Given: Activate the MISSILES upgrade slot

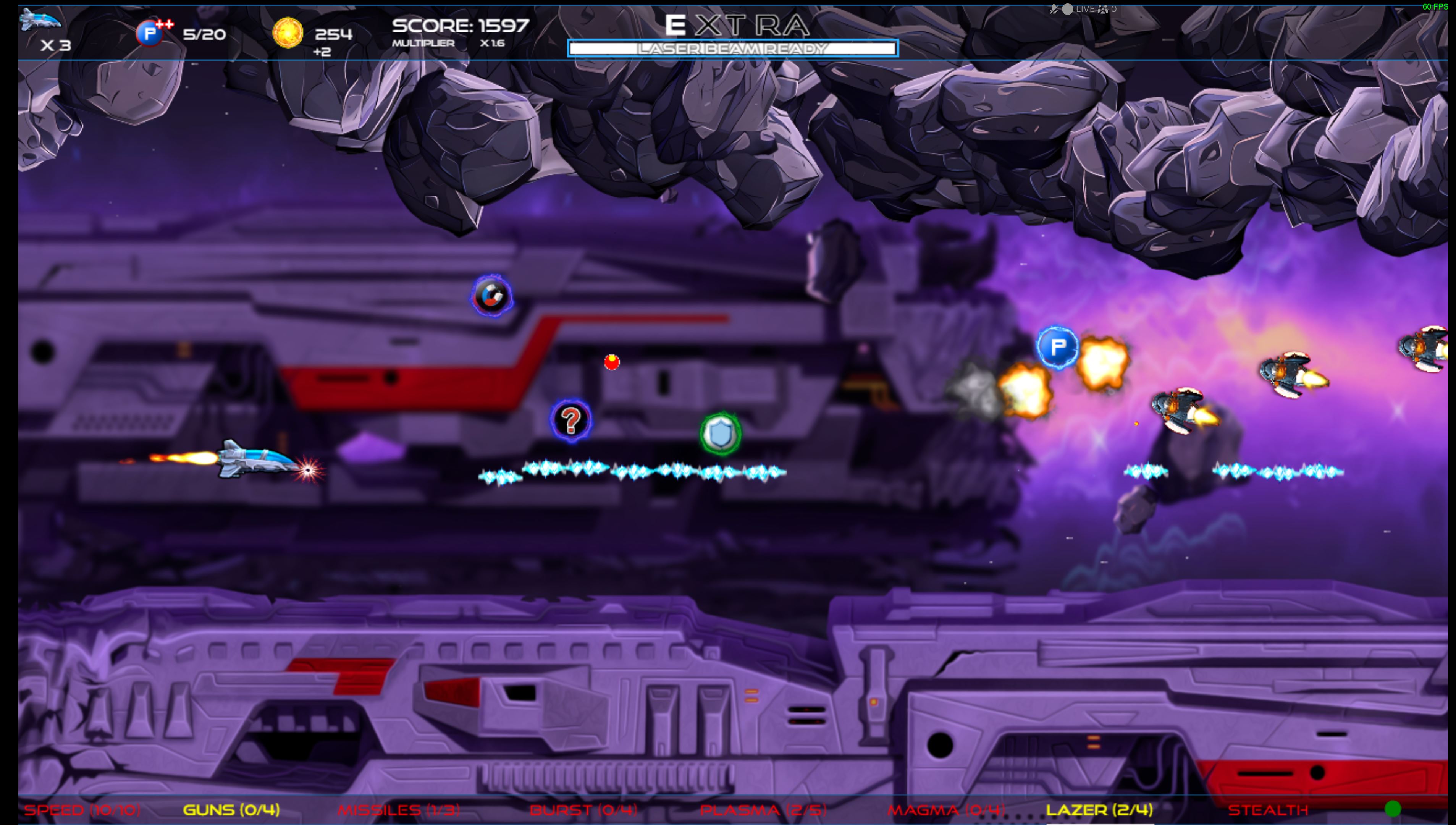Looking at the screenshot, I should 399,810.
